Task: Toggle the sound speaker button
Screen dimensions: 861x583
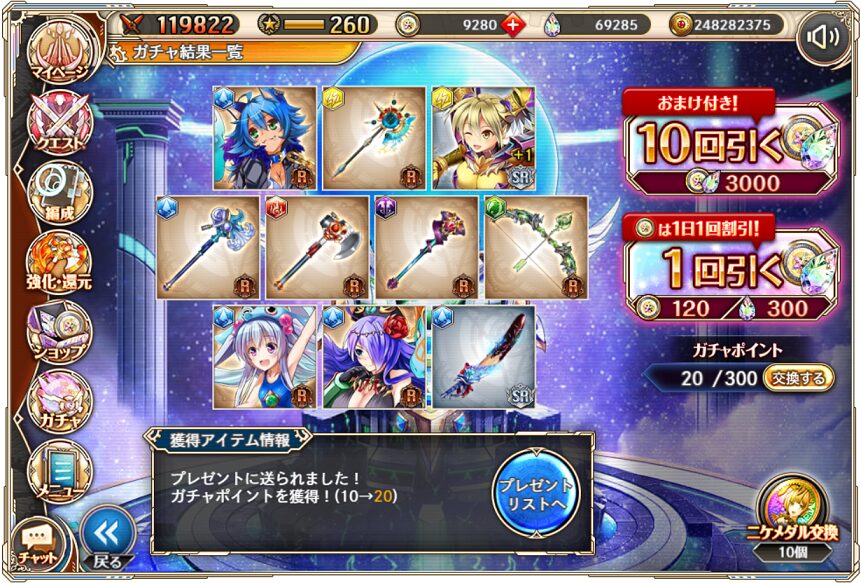Action: coord(824,39)
